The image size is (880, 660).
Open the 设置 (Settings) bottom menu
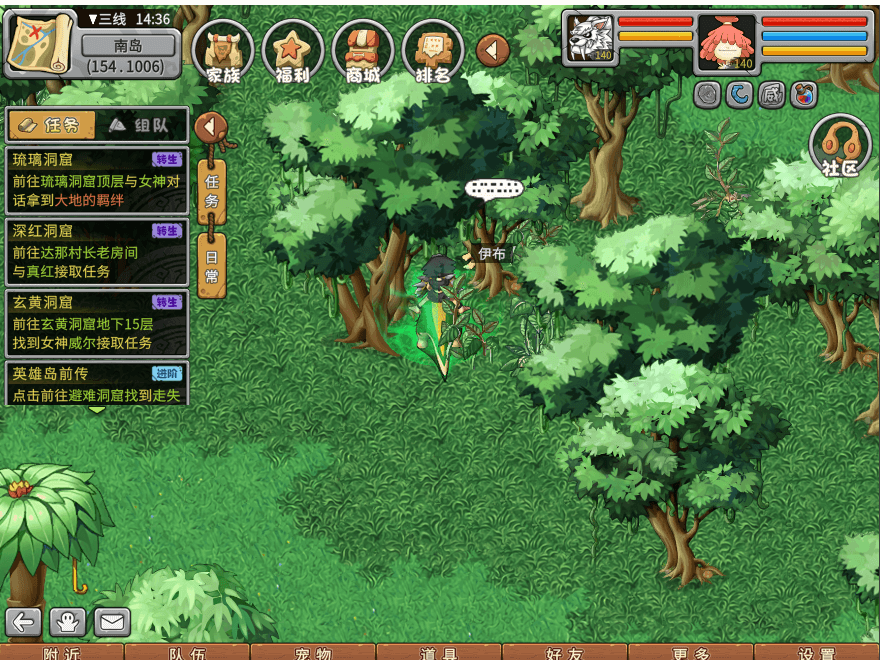click(817, 653)
